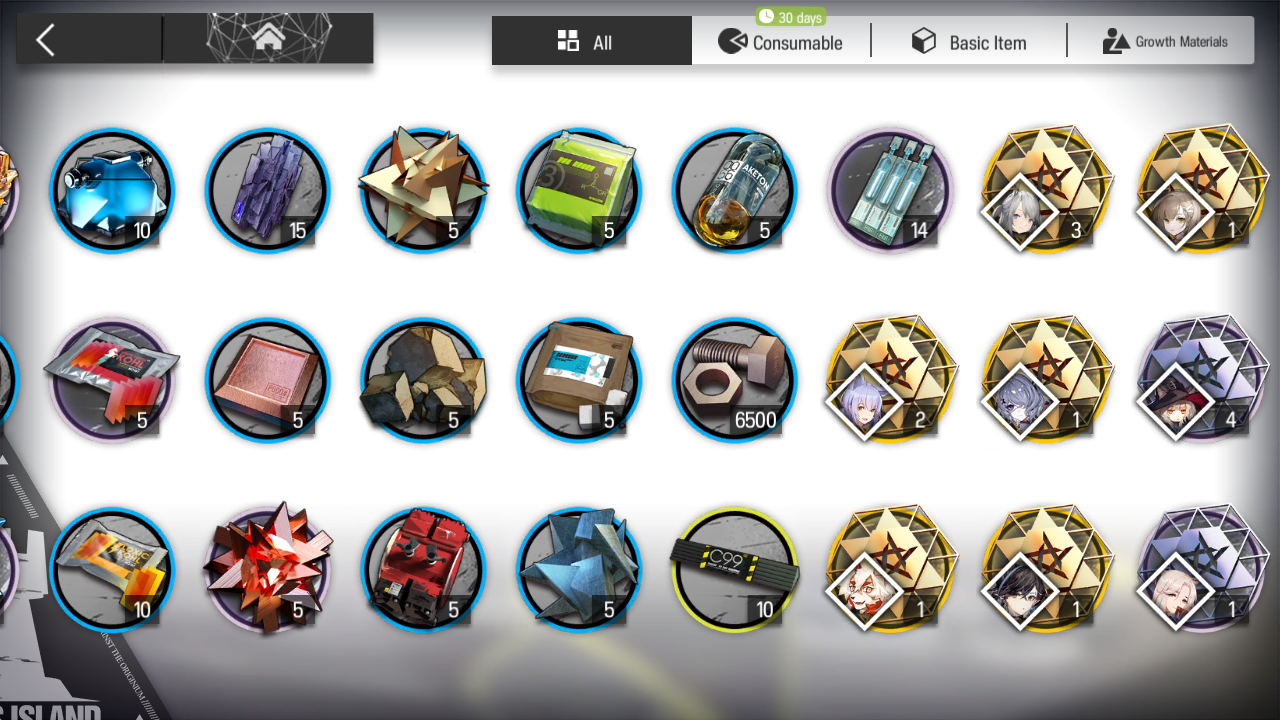Select the cardboard box item
Image resolution: width=1280 pixels, height=720 pixels.
tap(579, 380)
